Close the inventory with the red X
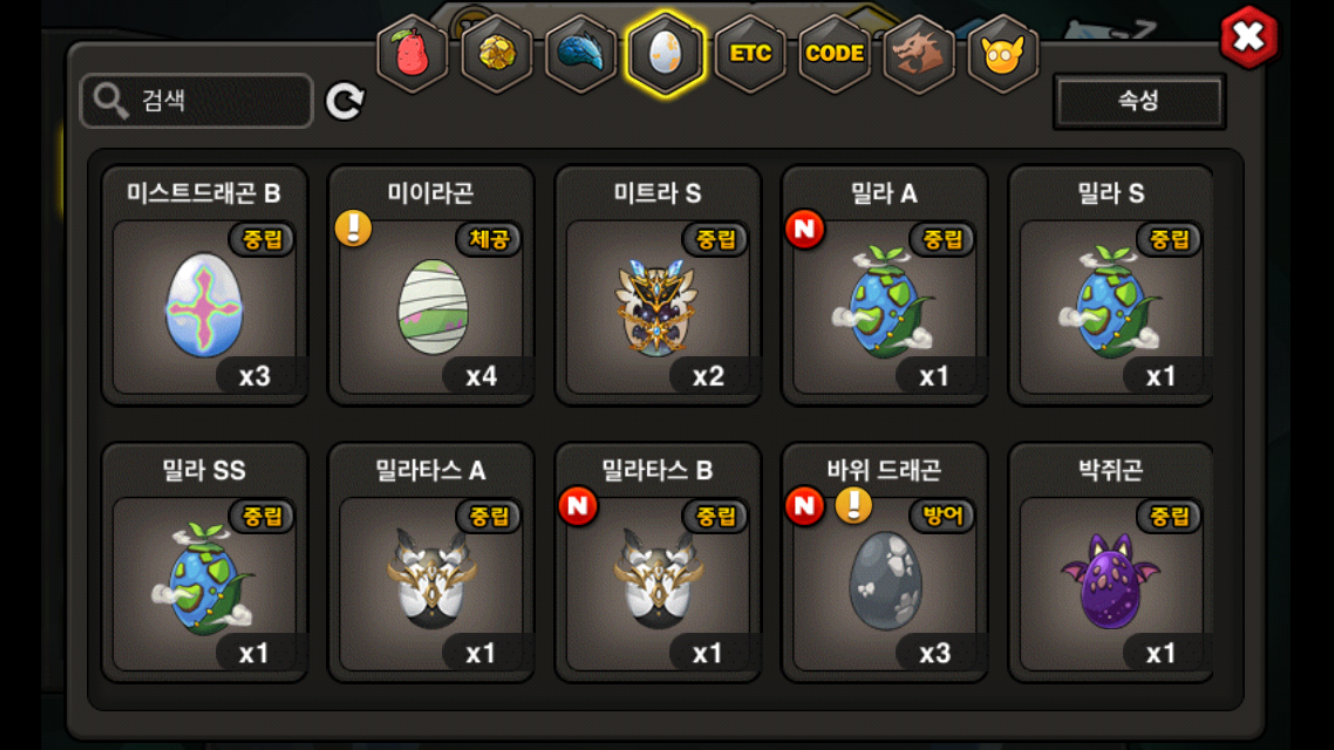Viewport: 1334px width, 750px height. coord(1248,38)
